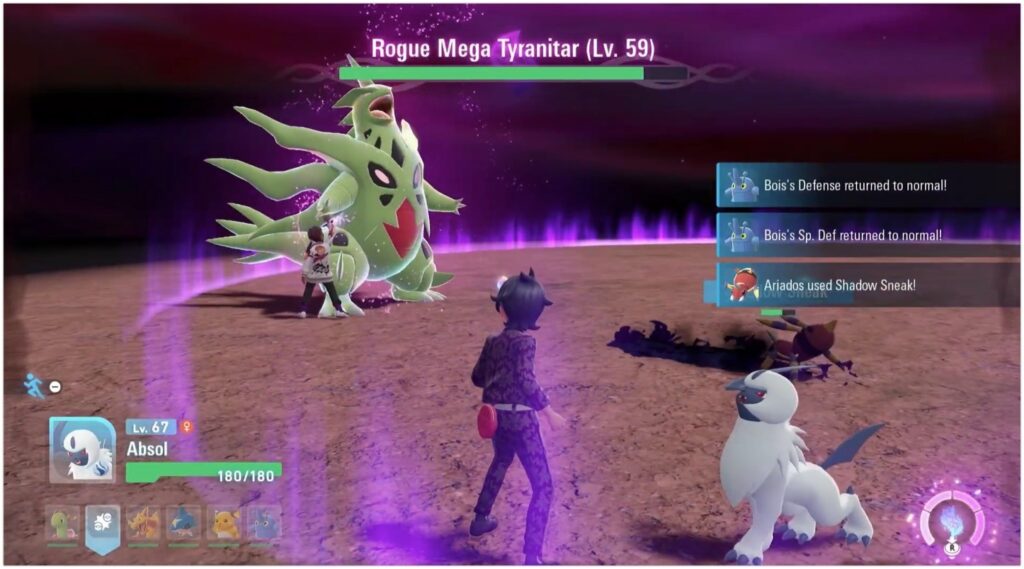Screen dimensions: 1024x569
Task: Activate the Mega Evolution gauge icon
Action: point(951,521)
